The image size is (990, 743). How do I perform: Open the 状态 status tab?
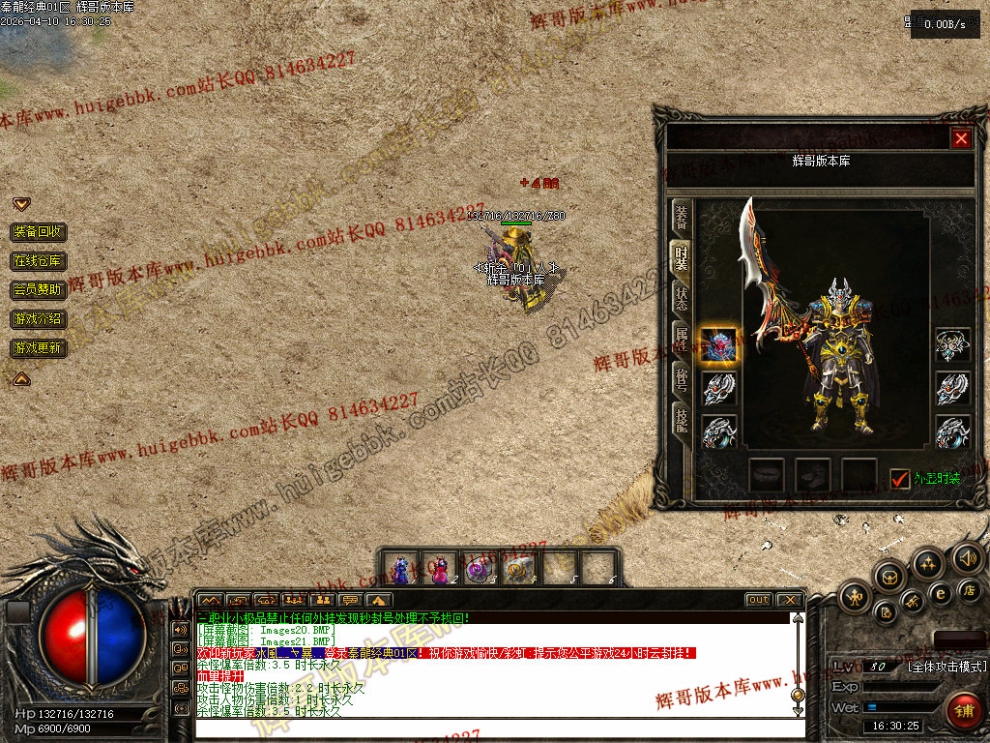click(x=681, y=296)
